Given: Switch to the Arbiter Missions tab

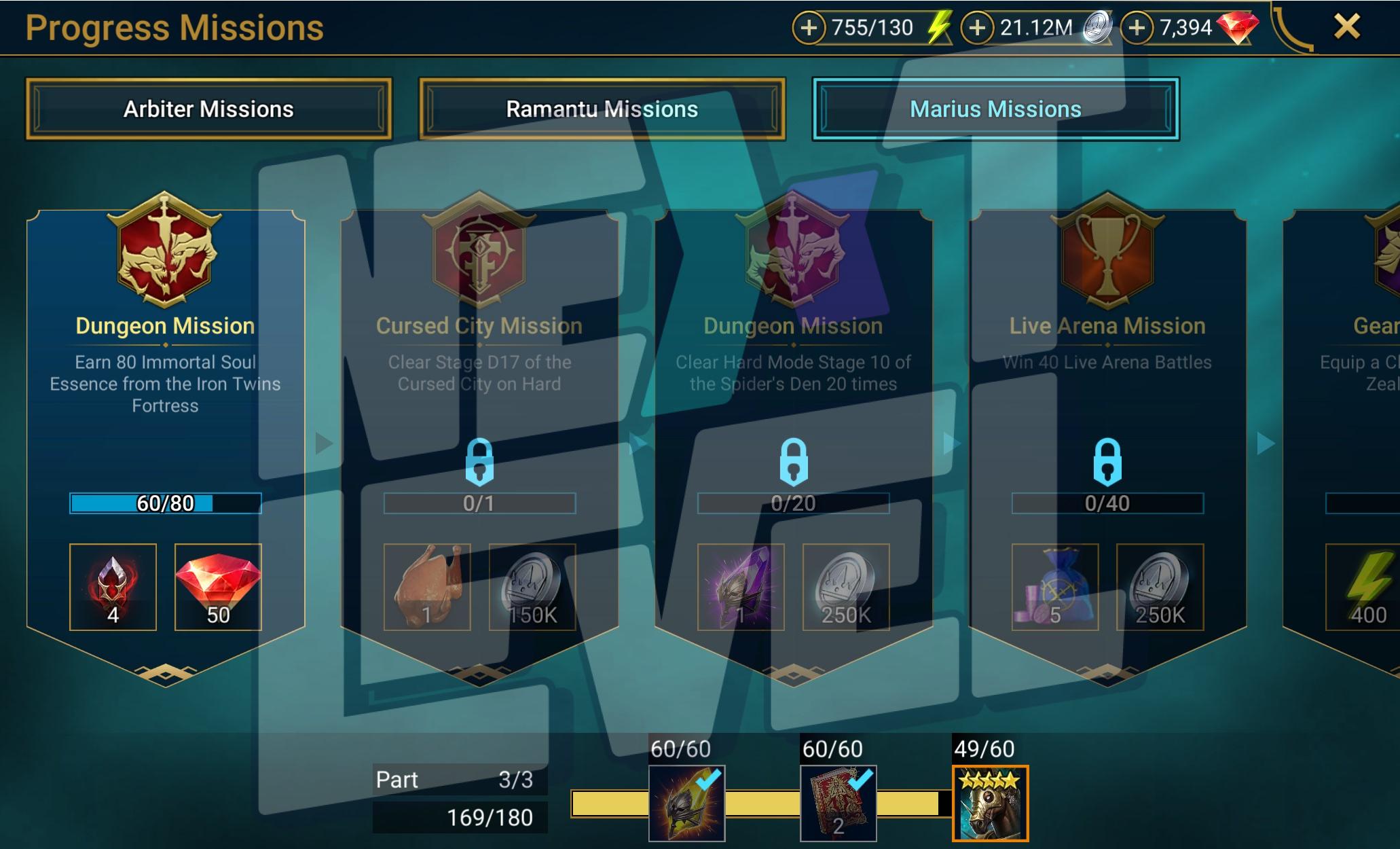Looking at the screenshot, I should [x=208, y=109].
